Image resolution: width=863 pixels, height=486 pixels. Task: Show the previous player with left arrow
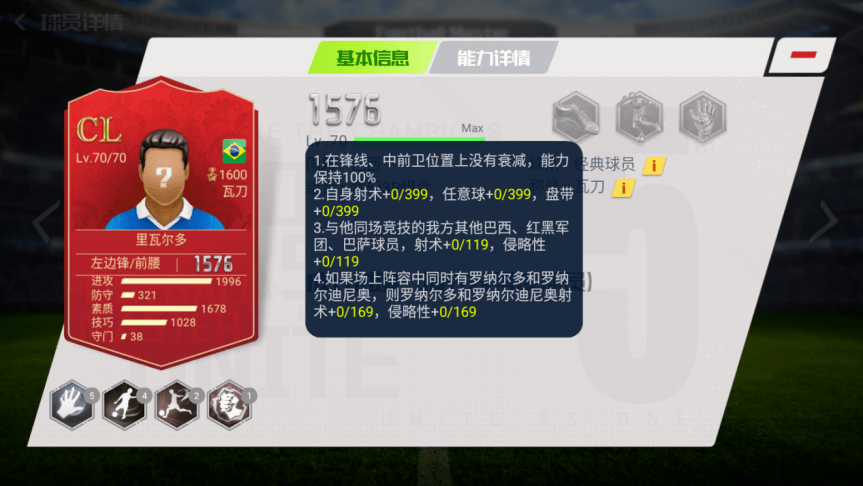[42, 225]
